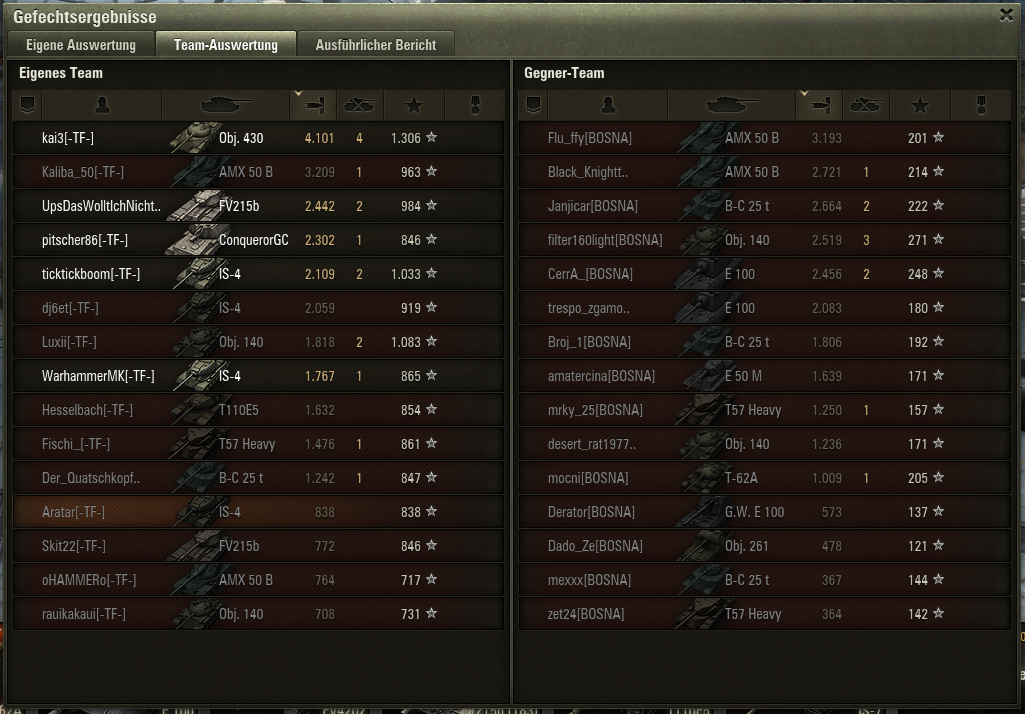Show the Ausführlicher Bericht tab
This screenshot has width=1025, height=714.
(x=376, y=45)
